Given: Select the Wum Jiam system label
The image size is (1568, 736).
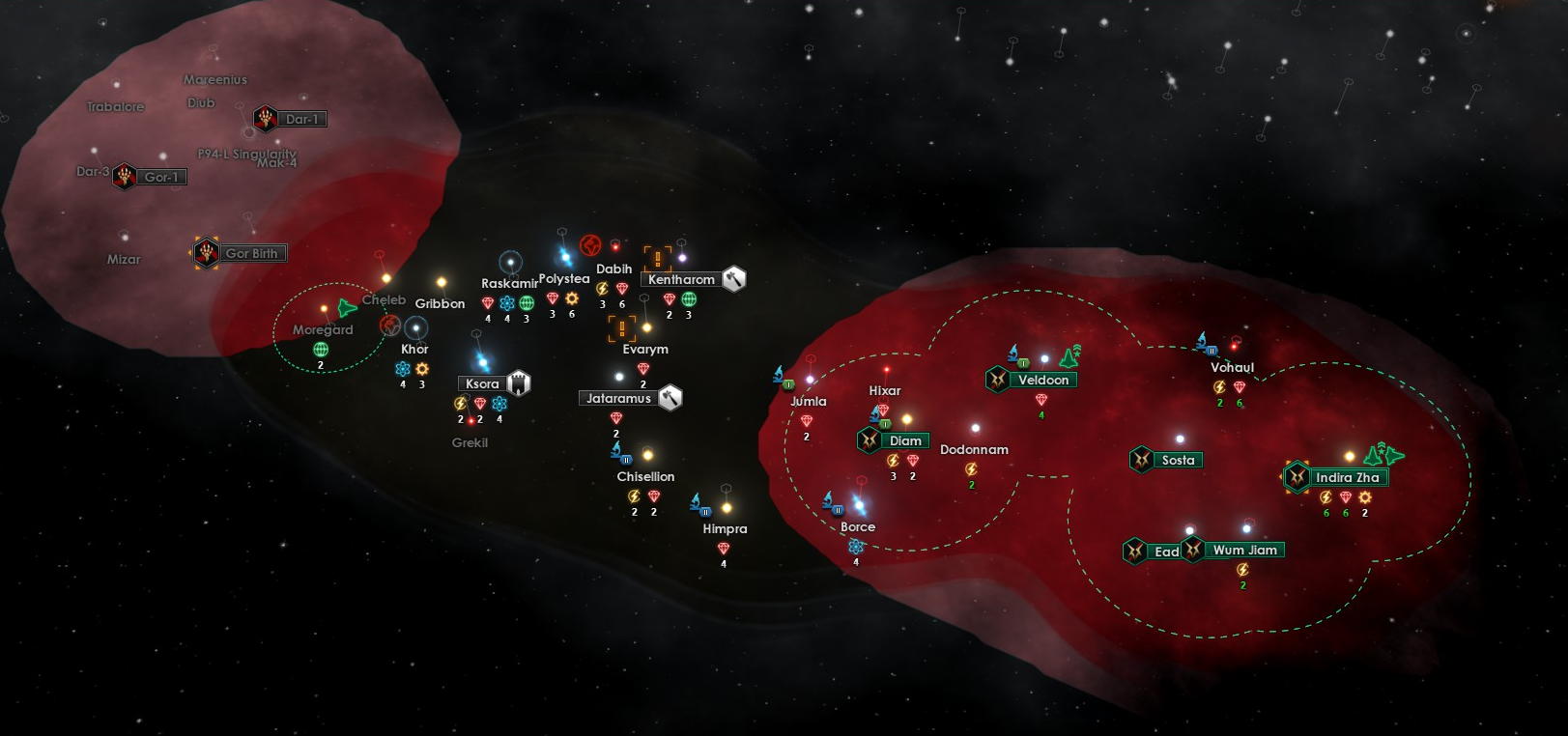Looking at the screenshot, I should (1244, 550).
